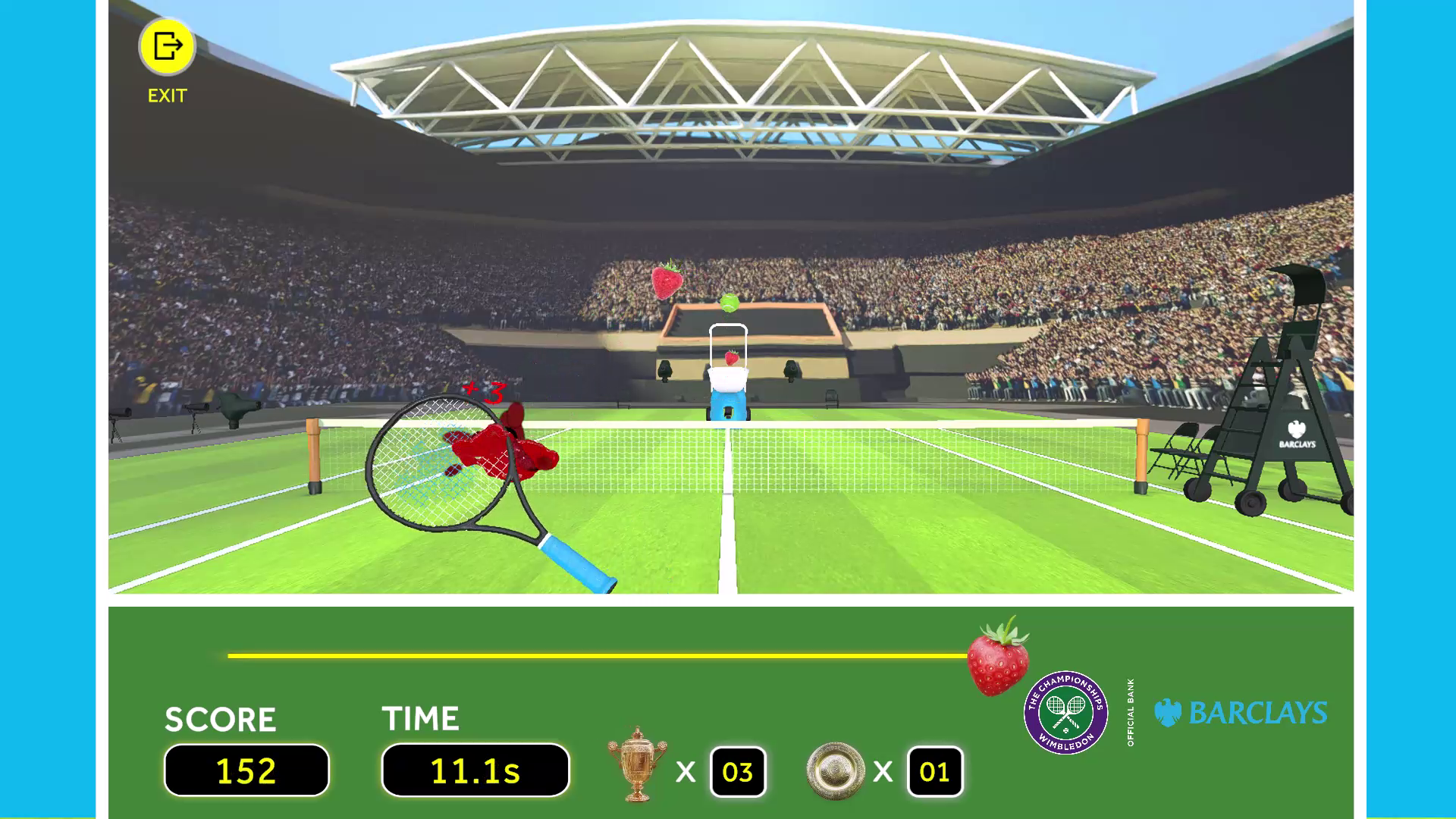Click the yellow Exit button
The width and height of the screenshot is (1456, 819).
pos(167,47)
